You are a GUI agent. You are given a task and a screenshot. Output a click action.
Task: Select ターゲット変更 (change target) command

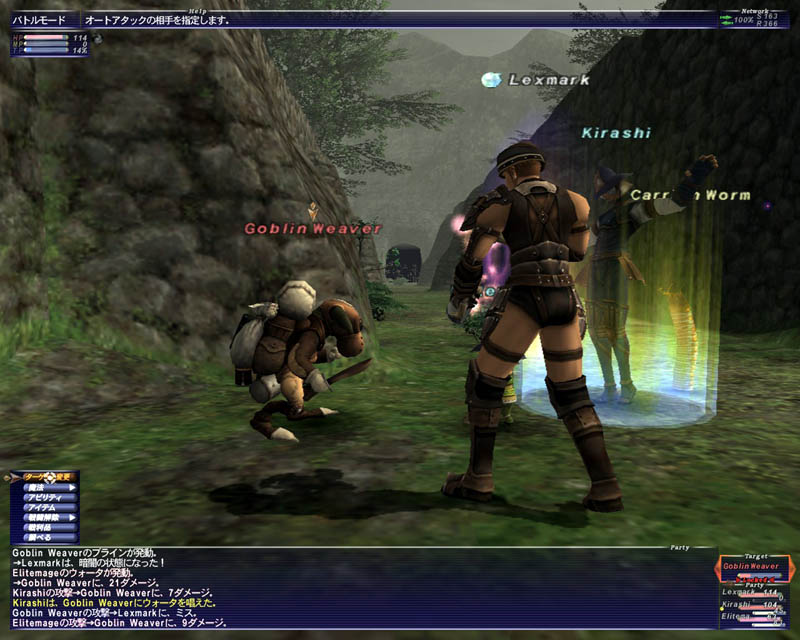(45, 477)
